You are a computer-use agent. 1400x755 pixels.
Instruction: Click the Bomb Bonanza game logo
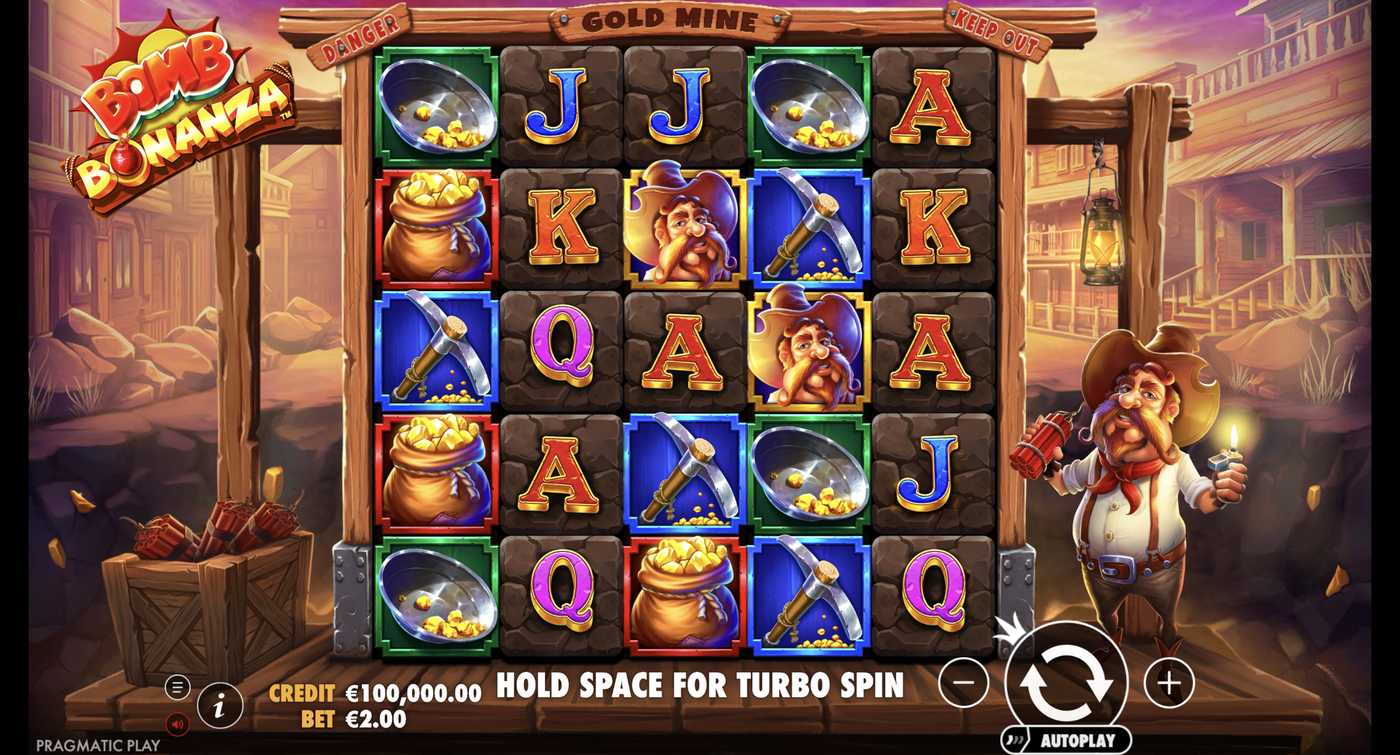coord(180,110)
